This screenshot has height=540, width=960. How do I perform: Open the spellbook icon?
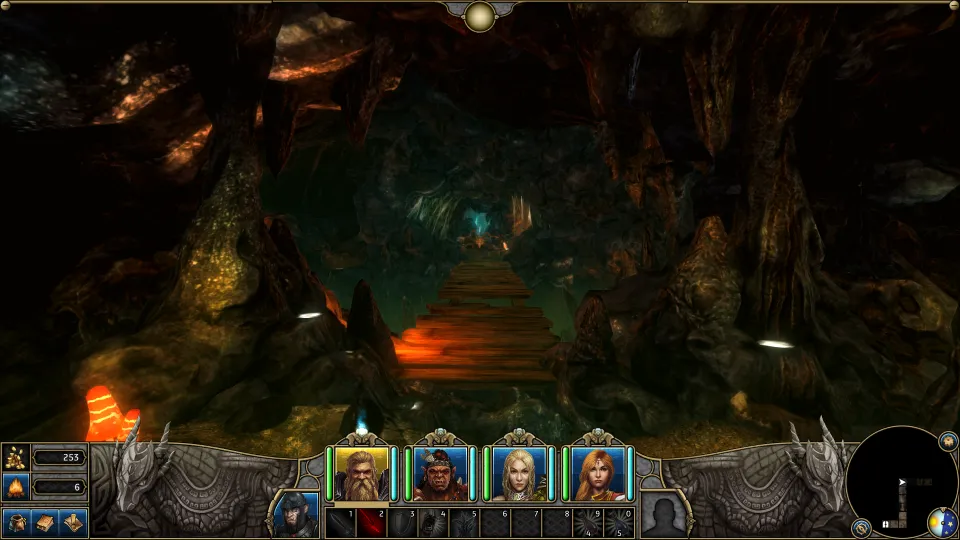click(45, 522)
